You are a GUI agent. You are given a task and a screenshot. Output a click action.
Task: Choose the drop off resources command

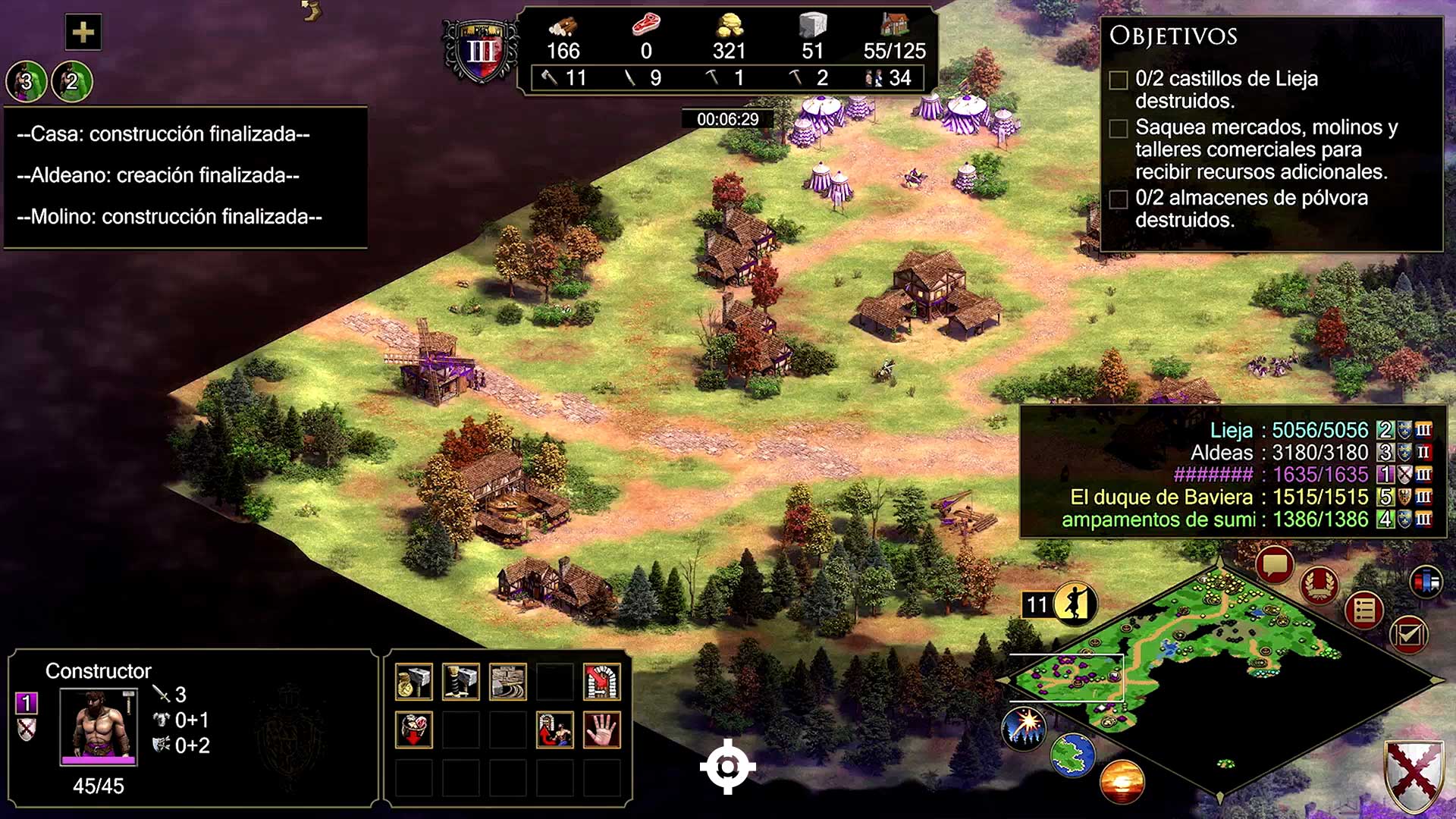pos(413,730)
